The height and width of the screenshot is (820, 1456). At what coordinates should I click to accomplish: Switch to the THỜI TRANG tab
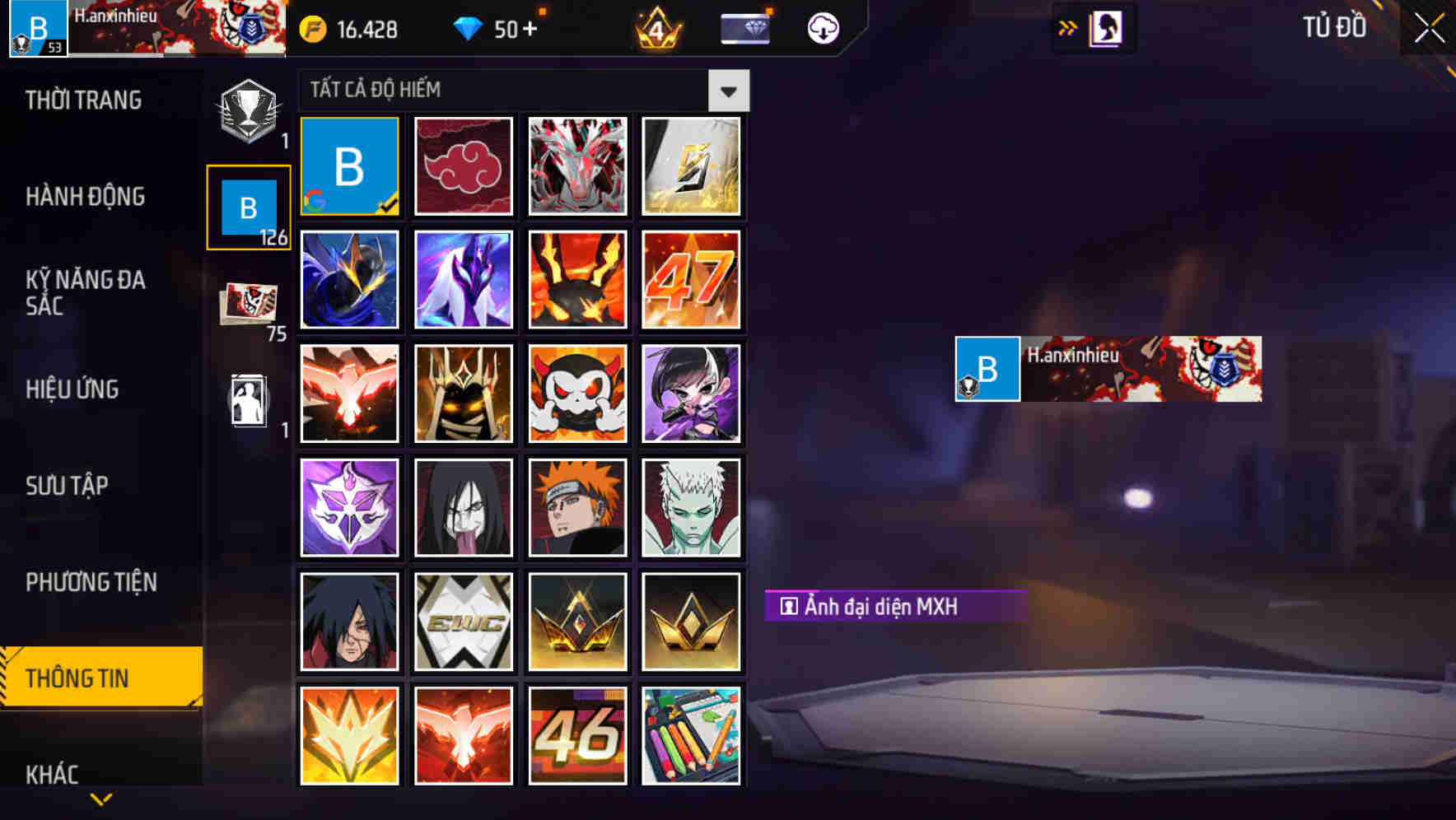(84, 100)
